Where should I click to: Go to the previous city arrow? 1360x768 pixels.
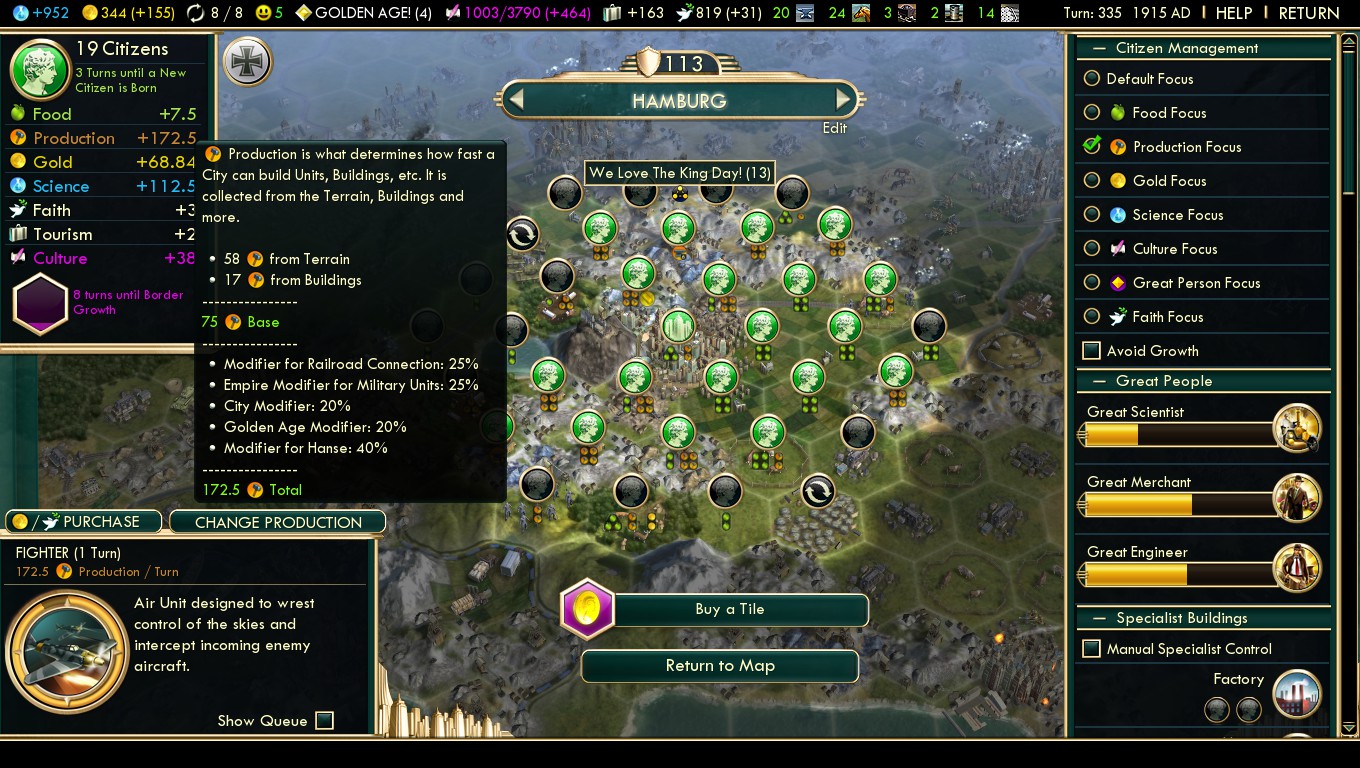pyautogui.click(x=516, y=99)
